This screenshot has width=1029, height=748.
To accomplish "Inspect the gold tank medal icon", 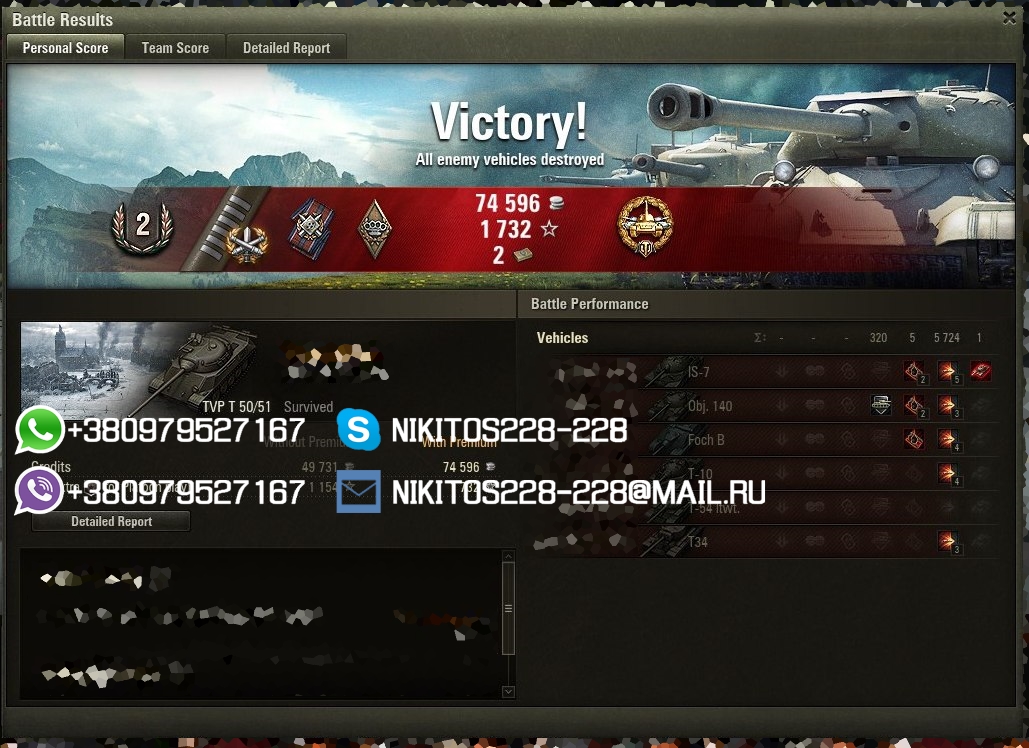I will click(645, 227).
